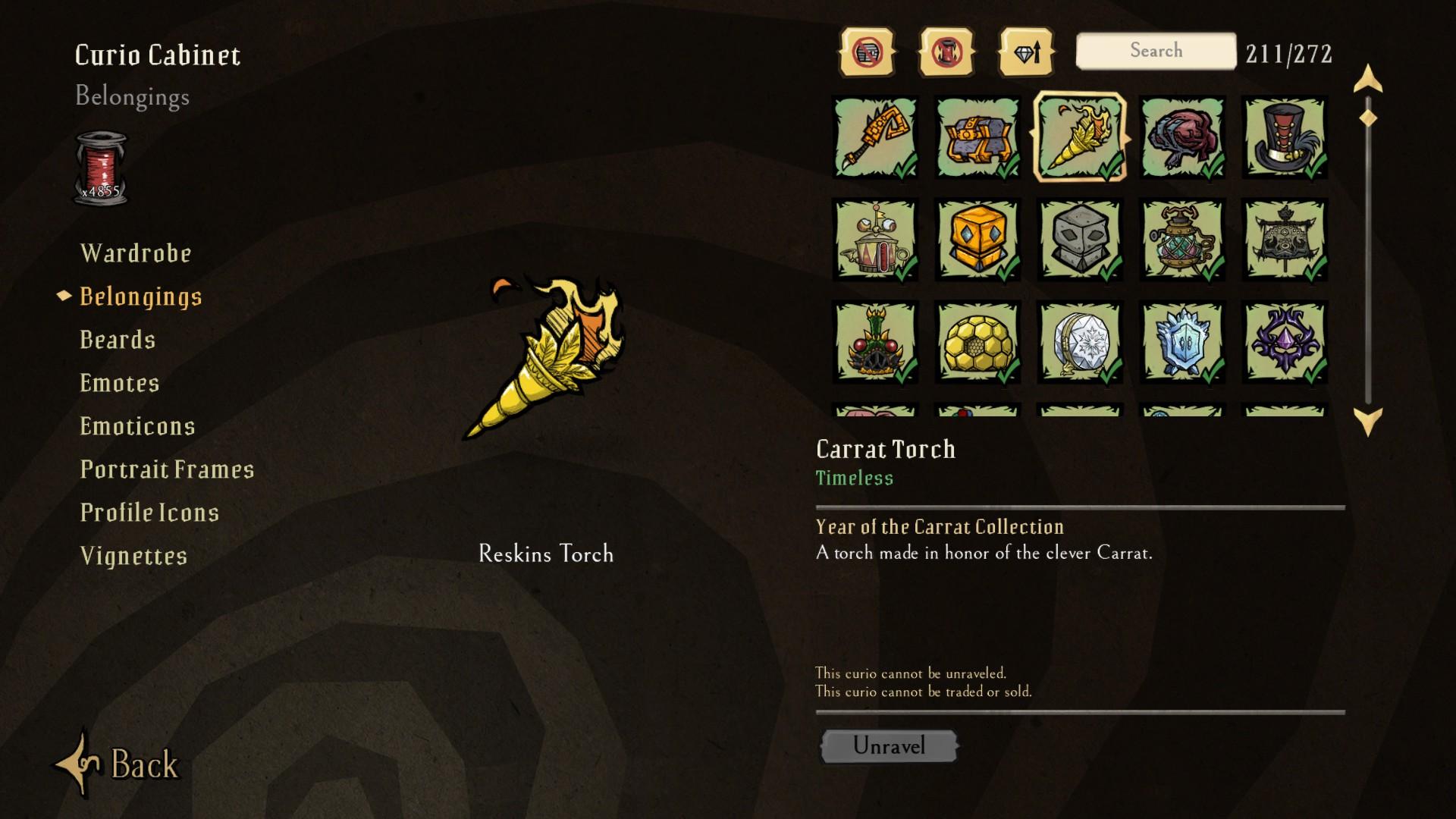Select the Carrat Torch tile

1080,137
